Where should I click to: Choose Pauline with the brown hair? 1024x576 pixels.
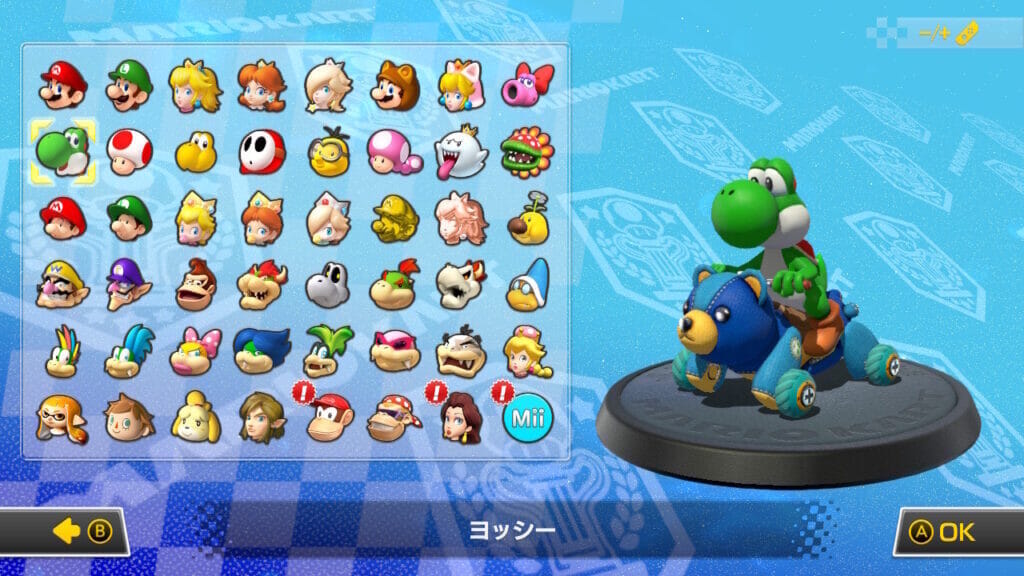coord(460,417)
